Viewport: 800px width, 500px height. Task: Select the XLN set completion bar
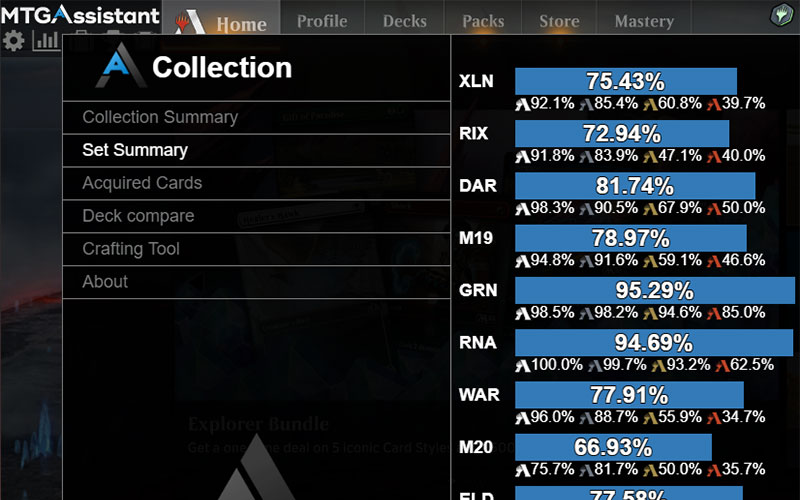click(x=626, y=82)
